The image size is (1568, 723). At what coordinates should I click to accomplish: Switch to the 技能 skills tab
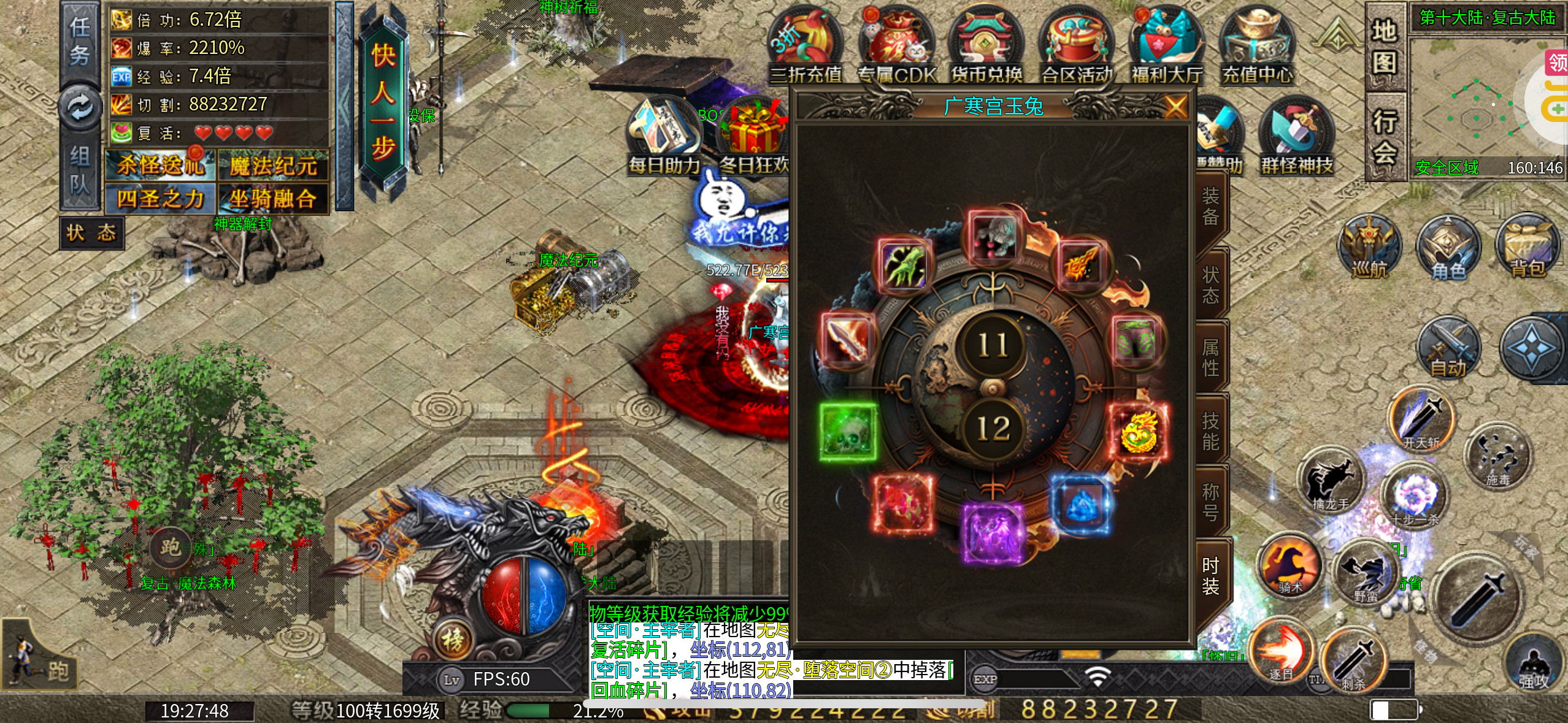click(1210, 431)
